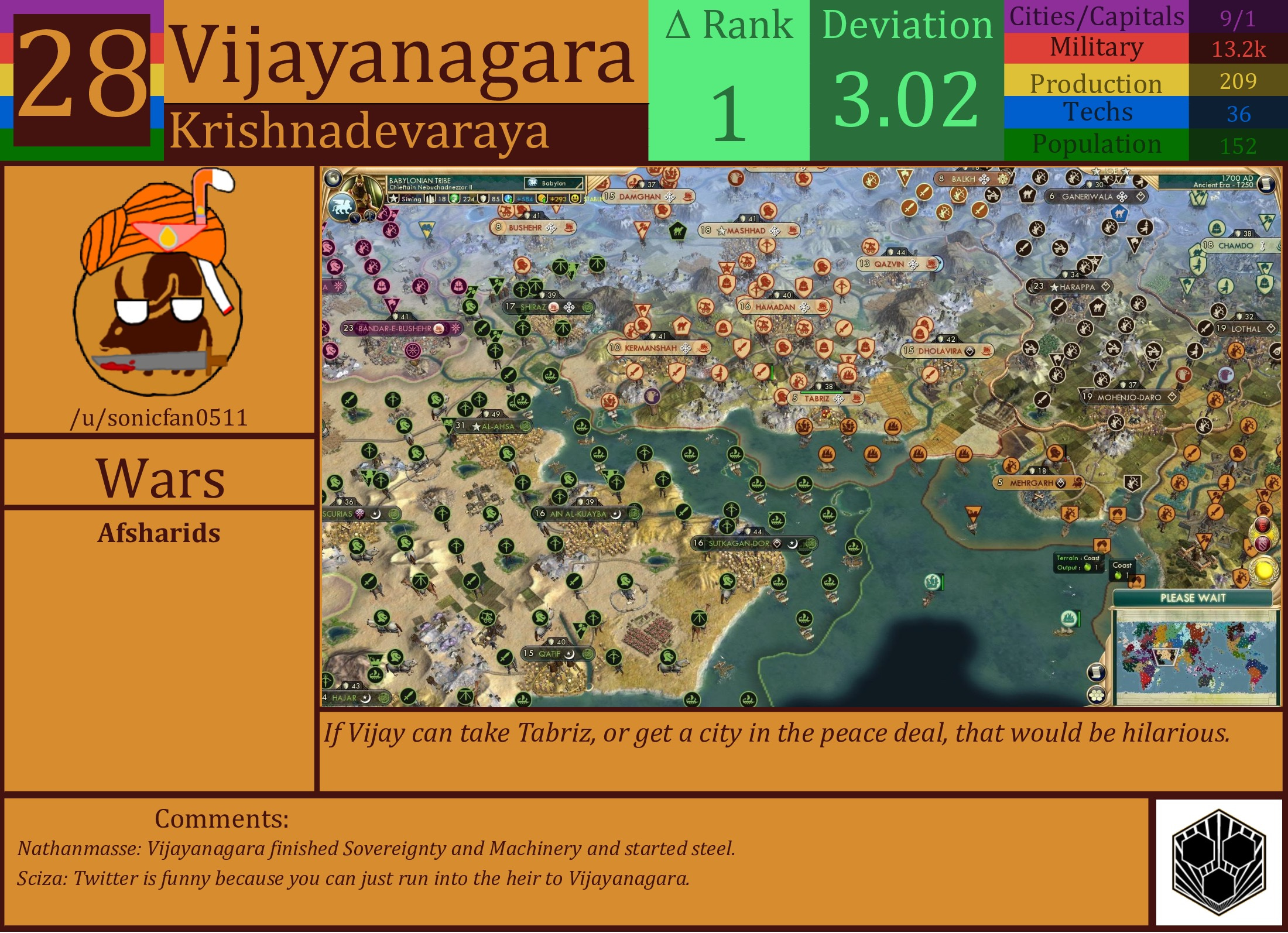Click the green health bar above Tabriz
This screenshot has height=933, width=1288.
(822, 392)
